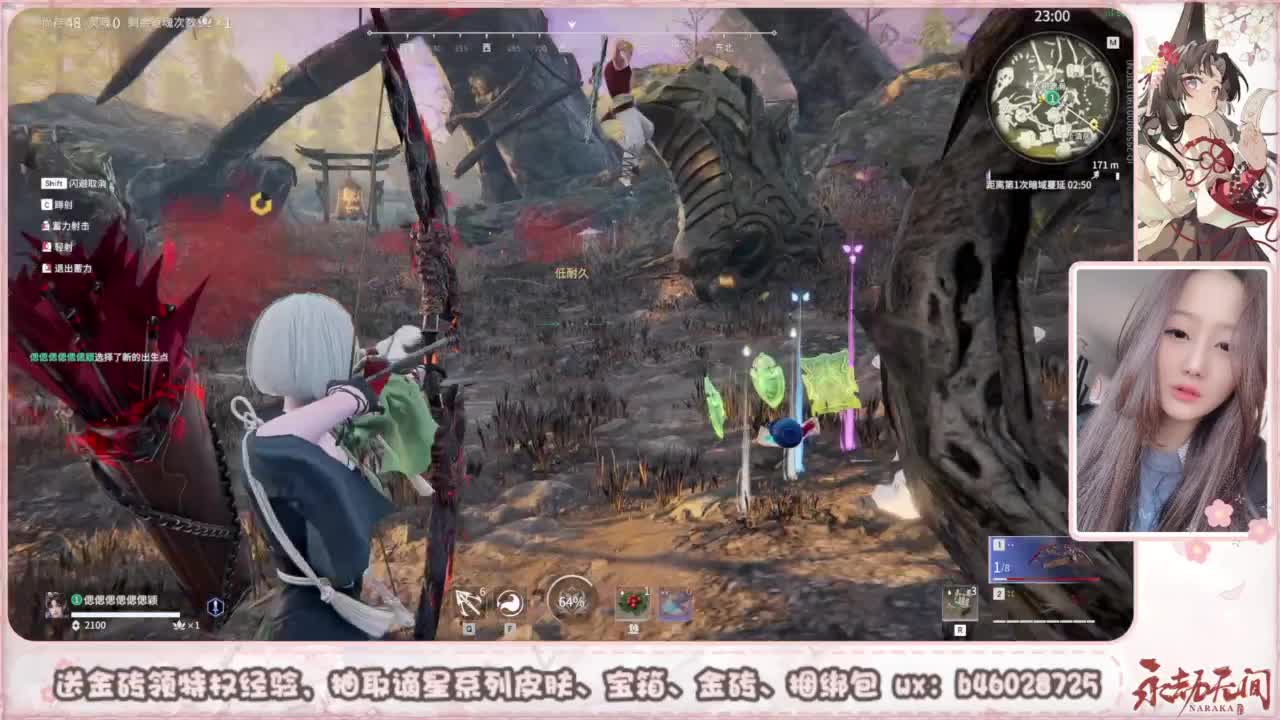Enable light shot mode 轻射
The height and width of the screenshot is (720, 1280).
coord(56,247)
